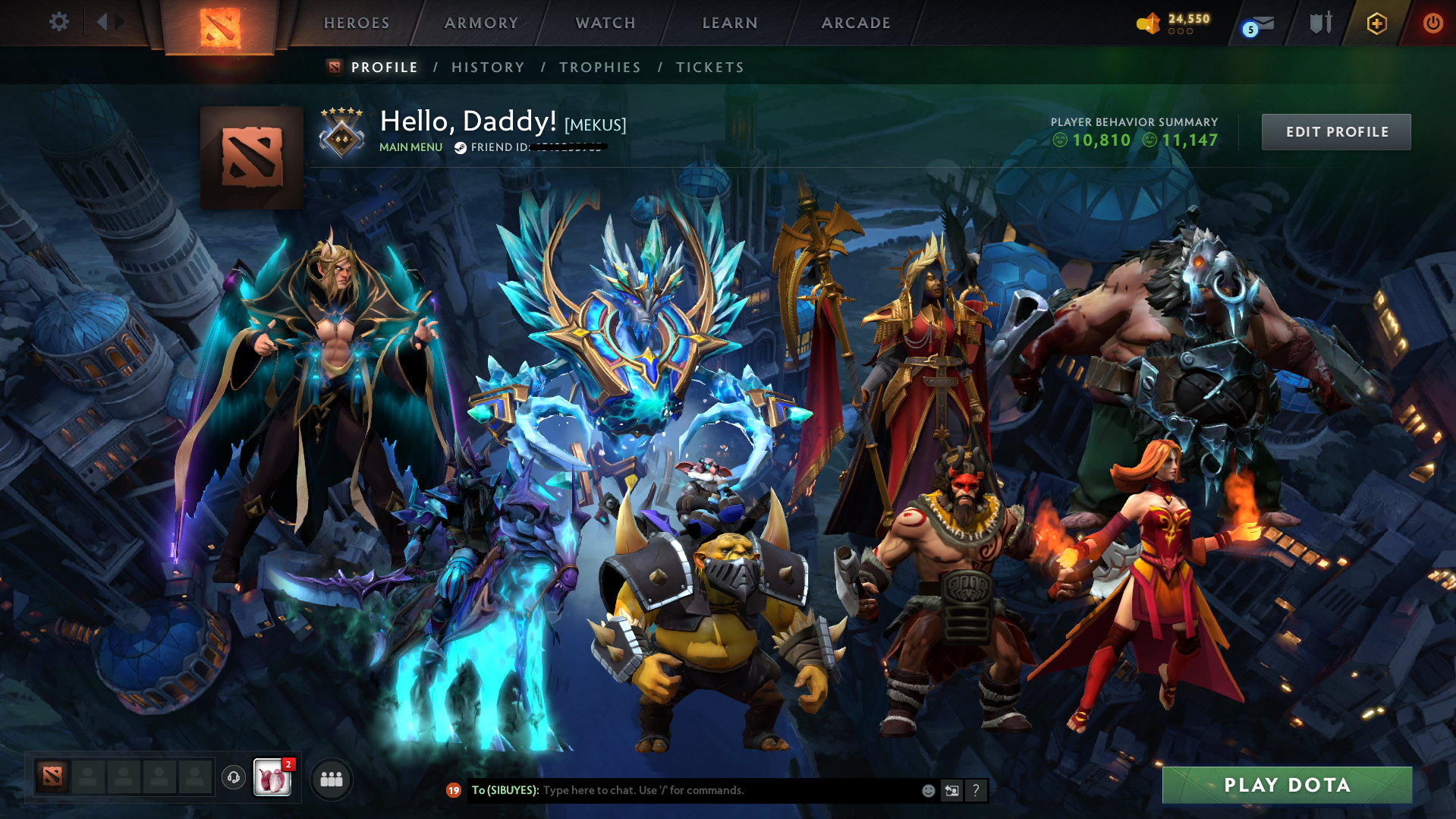Viewport: 1456px width, 819px height.
Task: Click the onion item thumbnail
Action: tap(272, 778)
